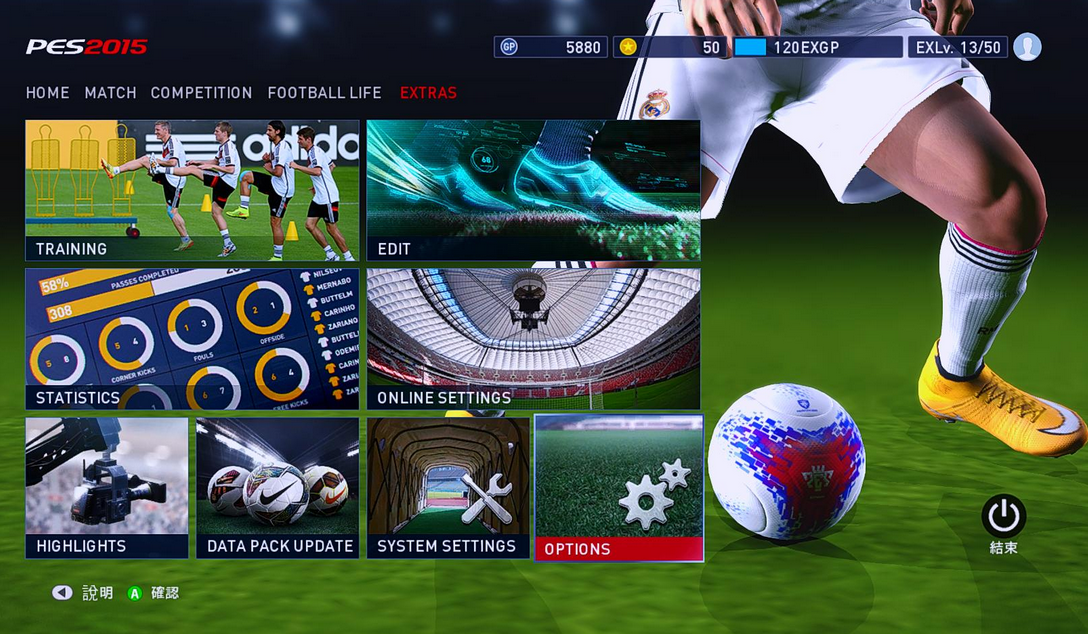This screenshot has width=1088, height=634.
Task: Open the player profile avatar icon
Action: [1027, 47]
